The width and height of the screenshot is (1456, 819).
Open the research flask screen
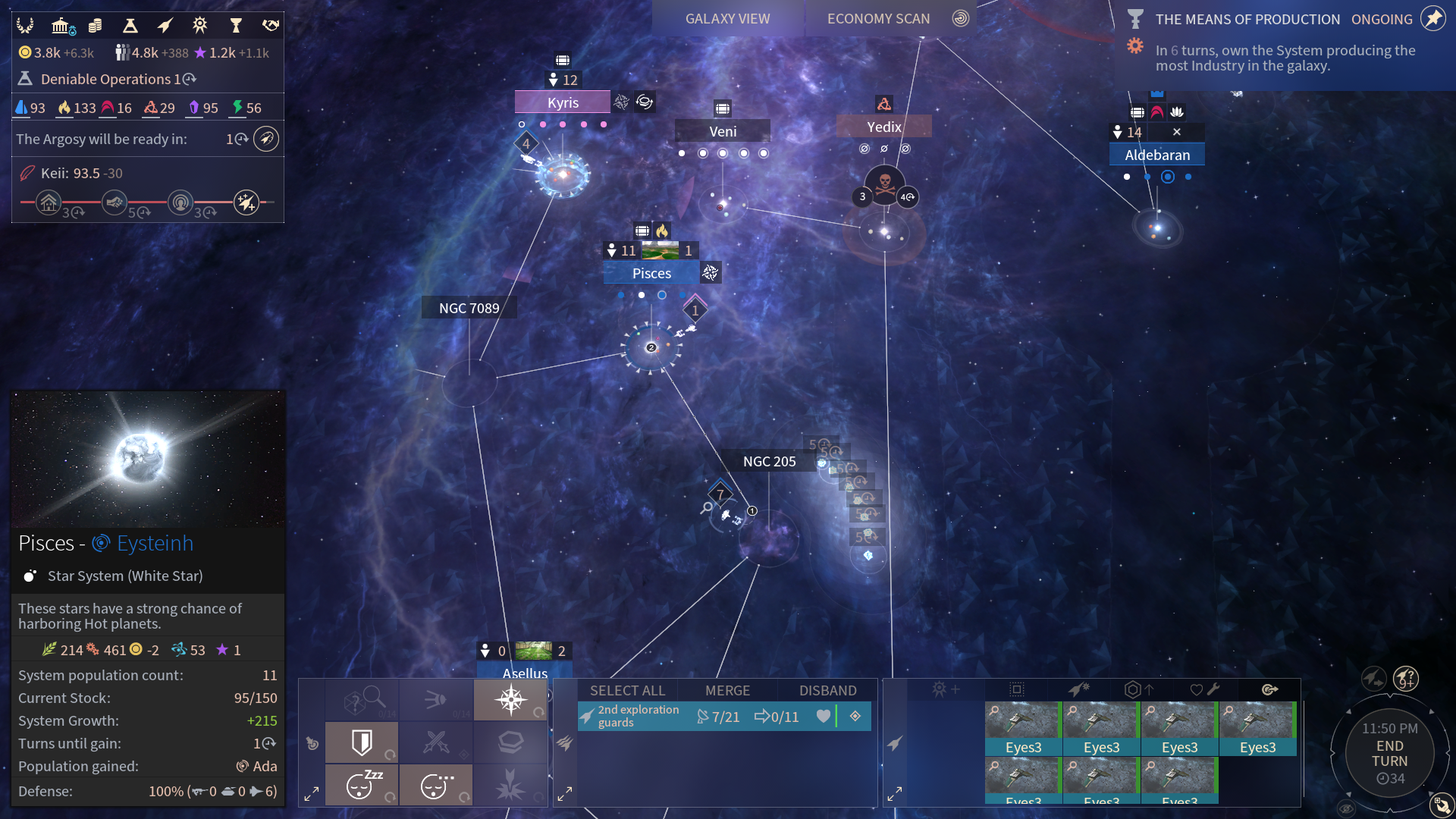[130, 27]
